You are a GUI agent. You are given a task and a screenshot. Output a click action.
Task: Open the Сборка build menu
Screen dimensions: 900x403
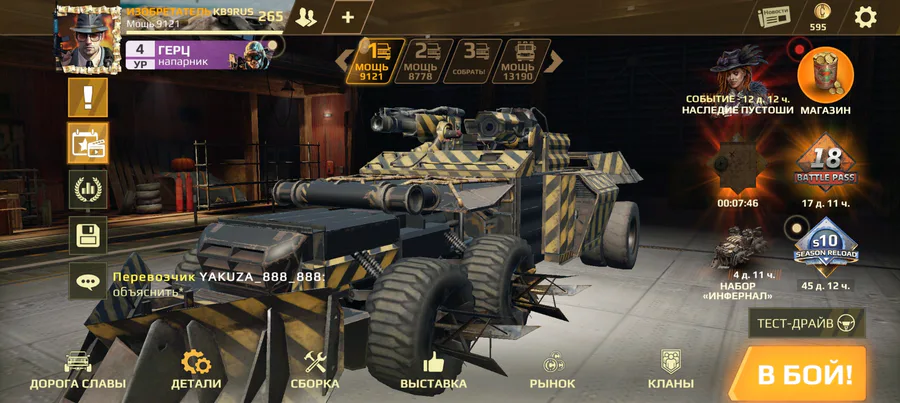[x=315, y=370]
